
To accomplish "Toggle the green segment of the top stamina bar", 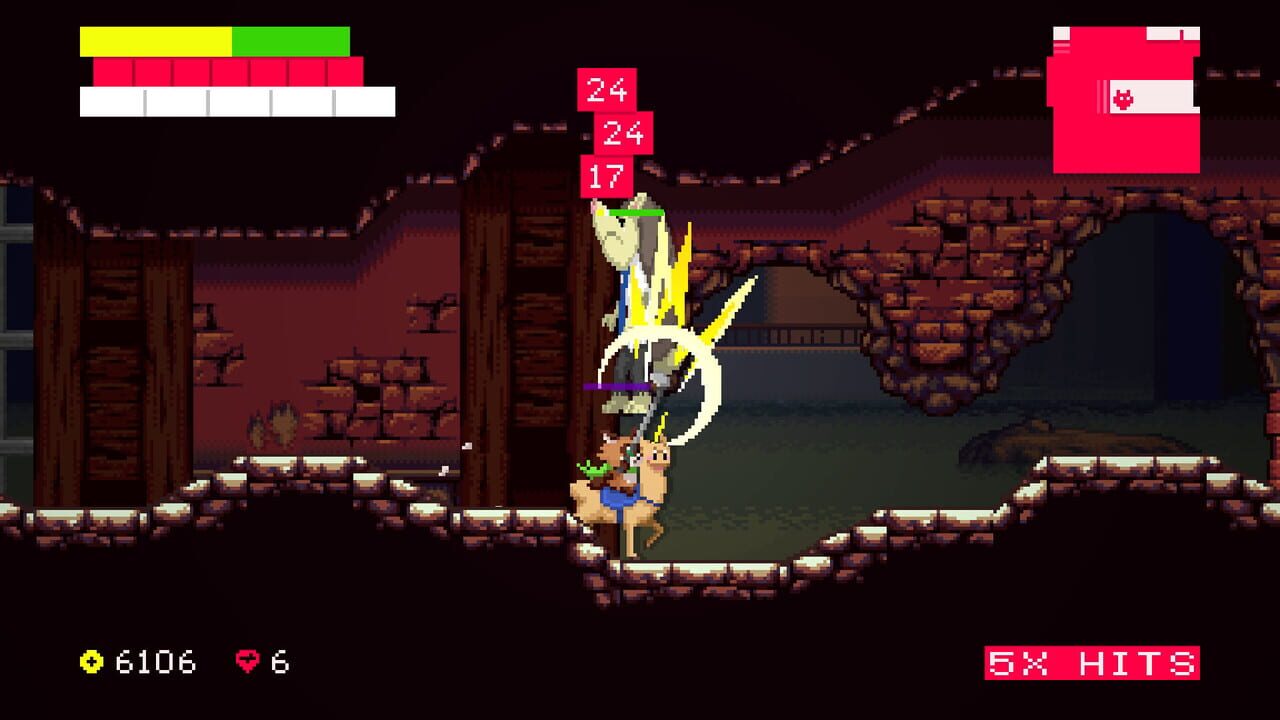I will click(290, 40).
